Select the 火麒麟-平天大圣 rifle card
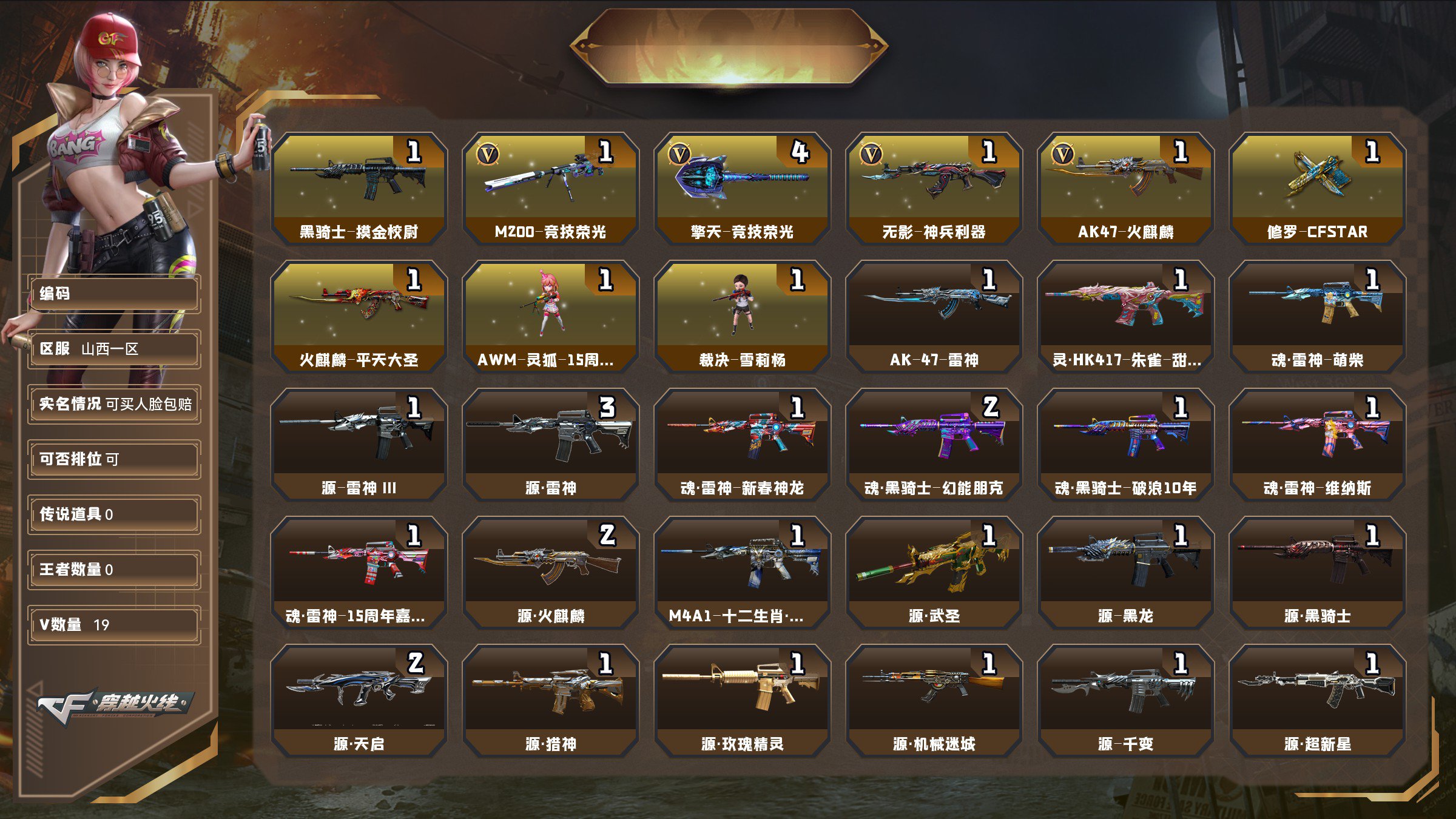 (x=359, y=316)
